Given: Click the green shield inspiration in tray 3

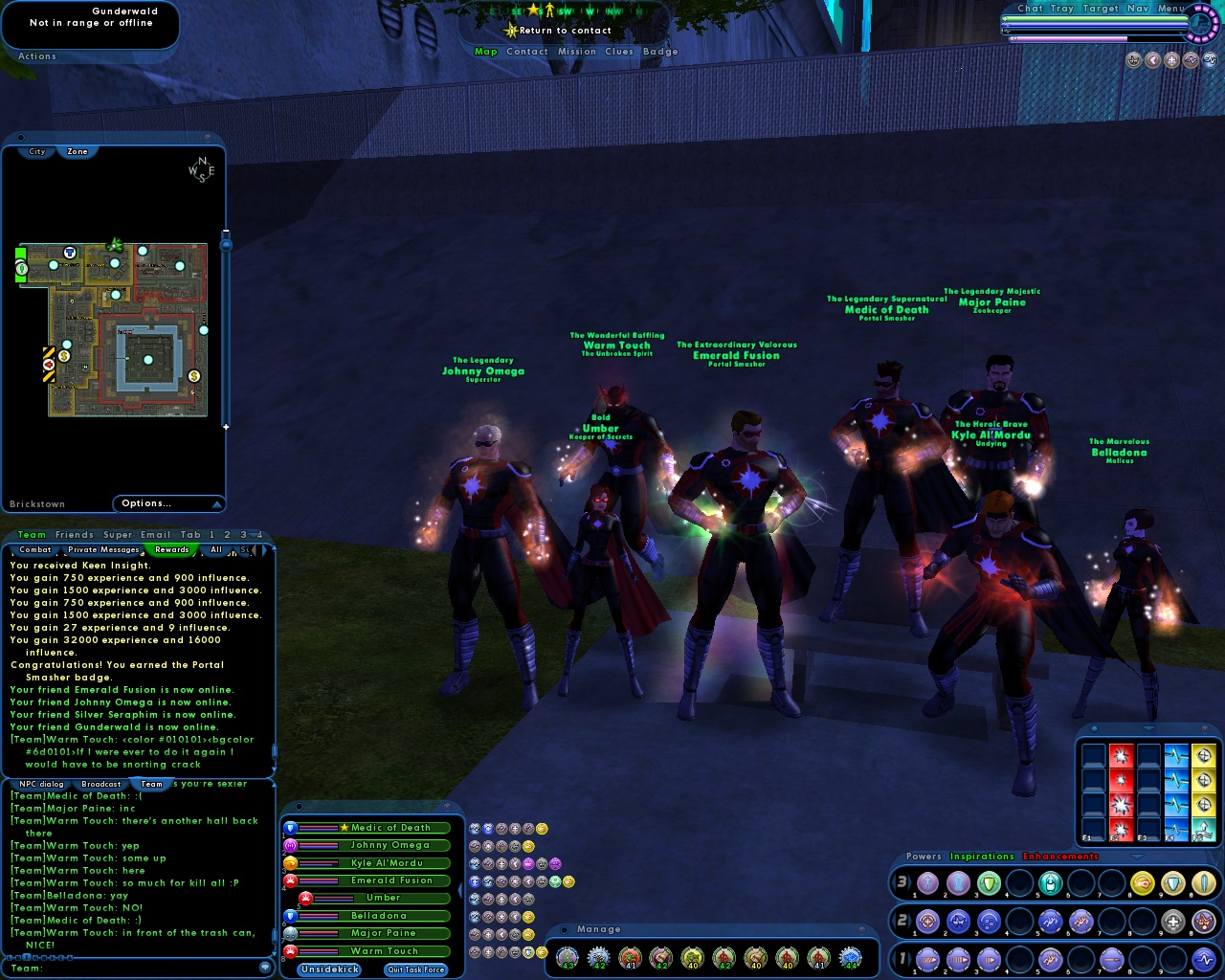Looking at the screenshot, I should [x=991, y=883].
